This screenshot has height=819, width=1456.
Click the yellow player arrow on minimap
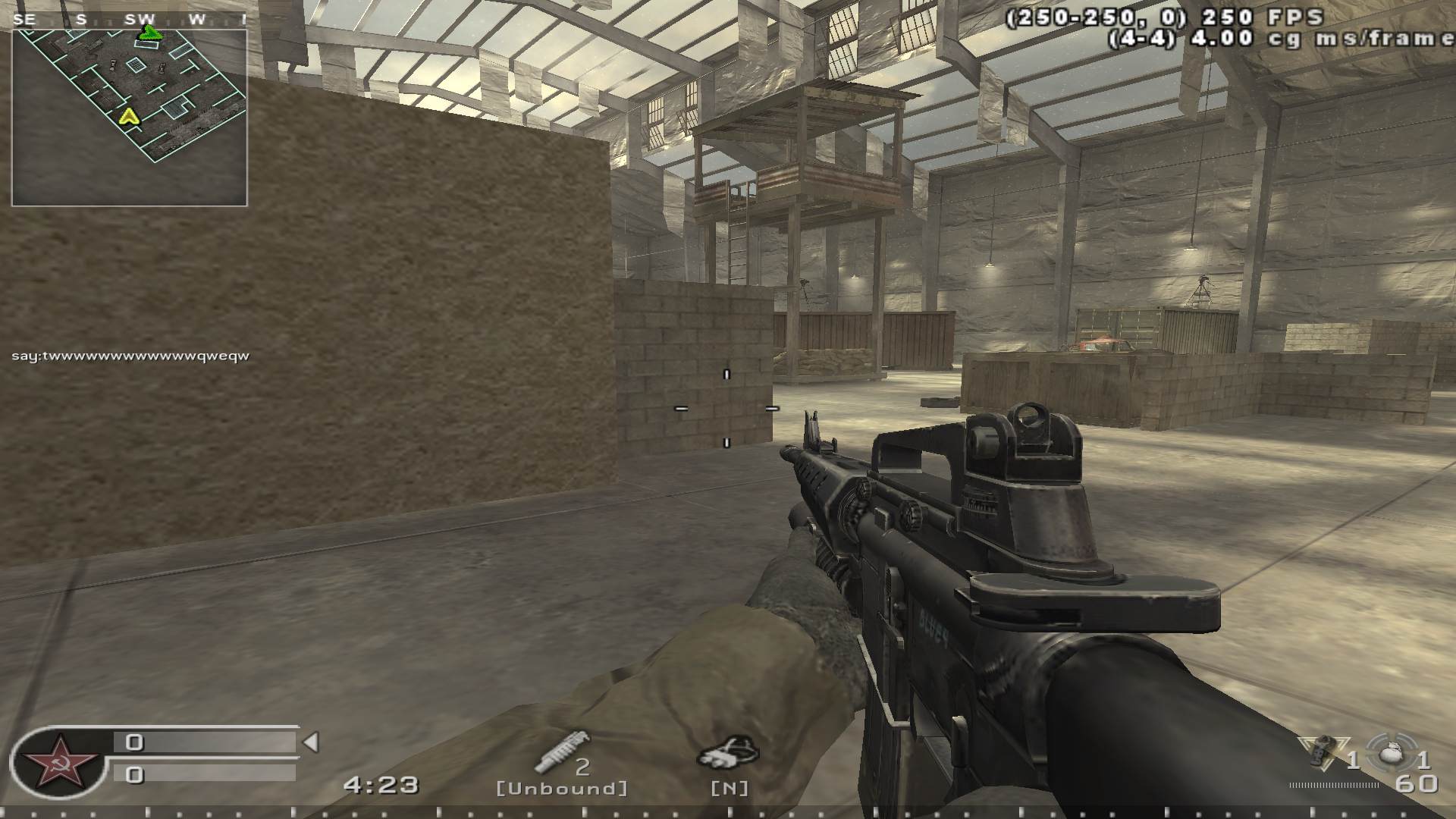[x=128, y=116]
